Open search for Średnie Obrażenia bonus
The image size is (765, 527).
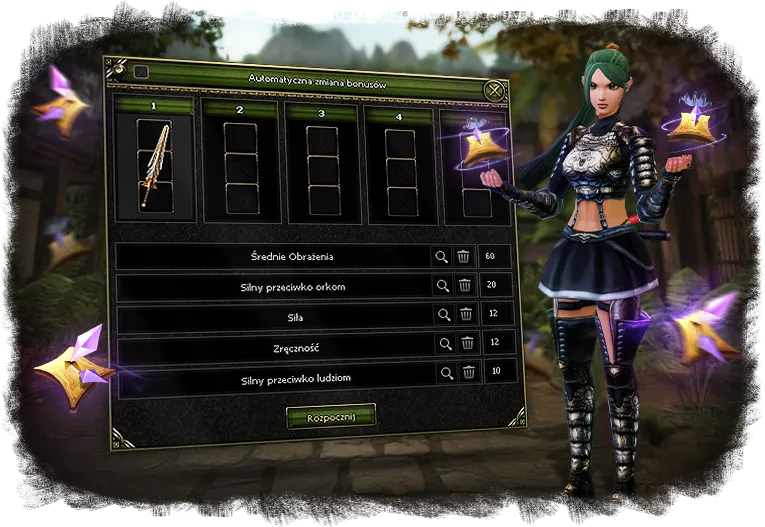coord(441,257)
